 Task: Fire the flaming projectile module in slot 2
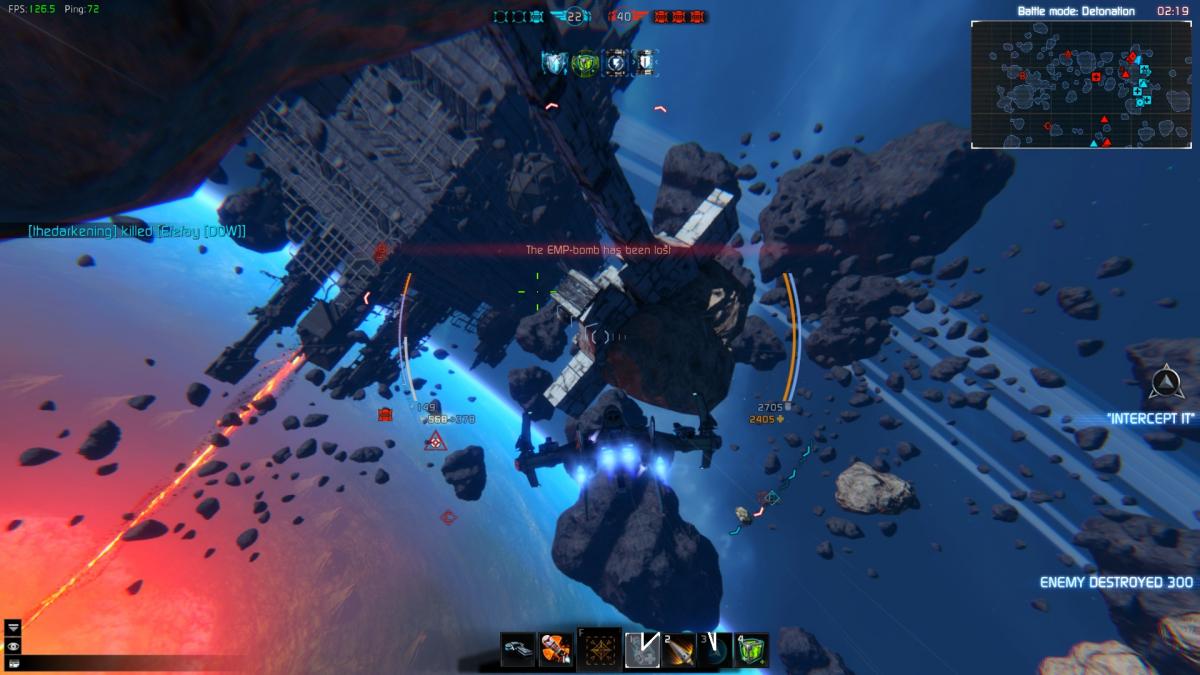click(679, 650)
